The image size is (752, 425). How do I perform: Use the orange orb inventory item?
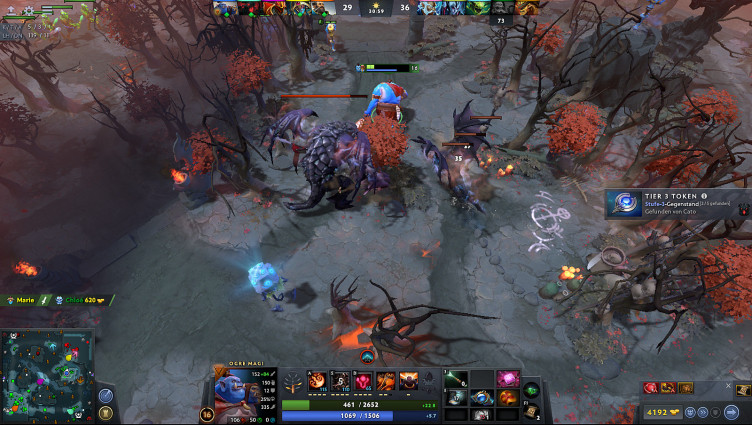point(506,397)
